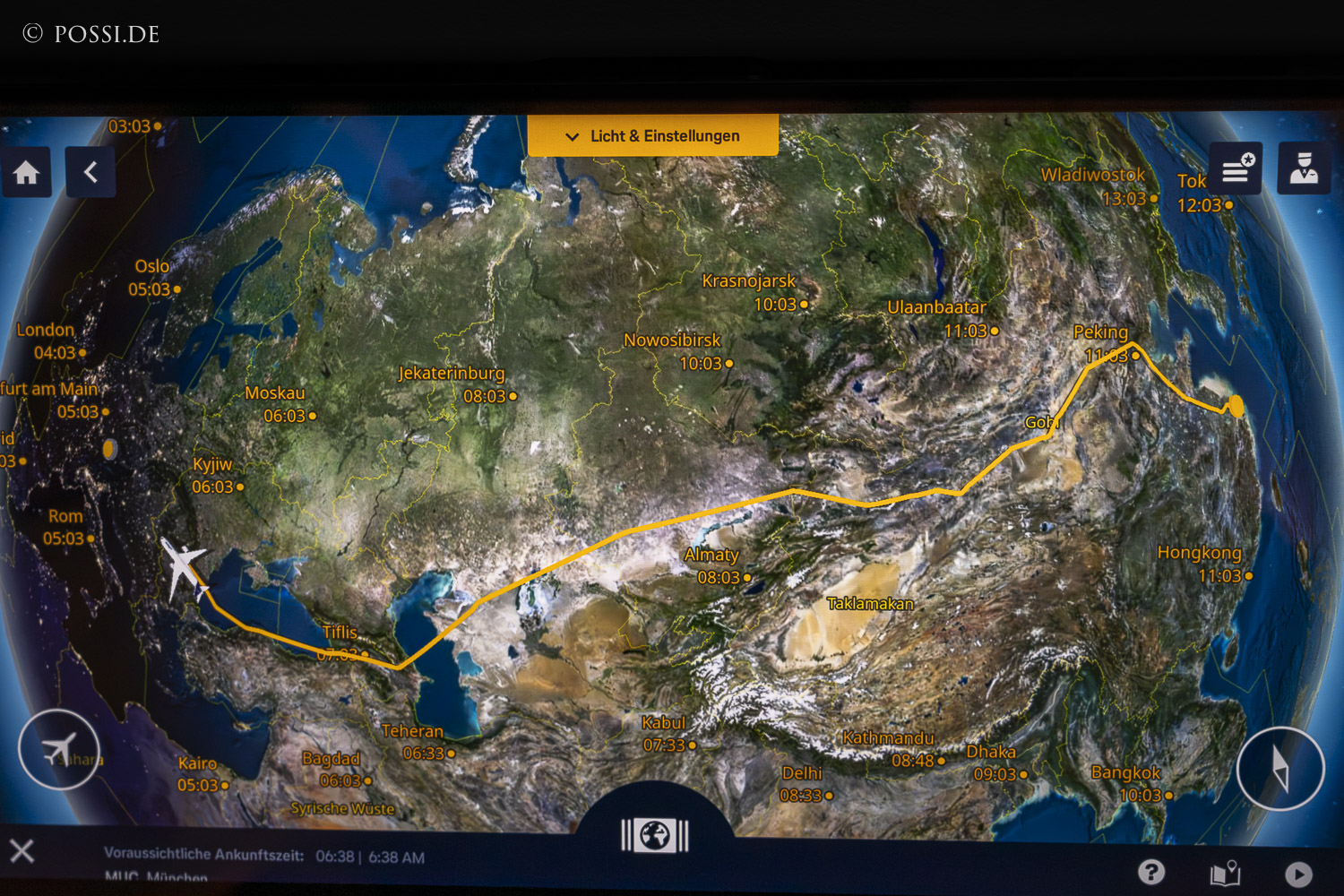The height and width of the screenshot is (896, 1344).
Task: Start playback with the play button
Action: (x=1298, y=874)
